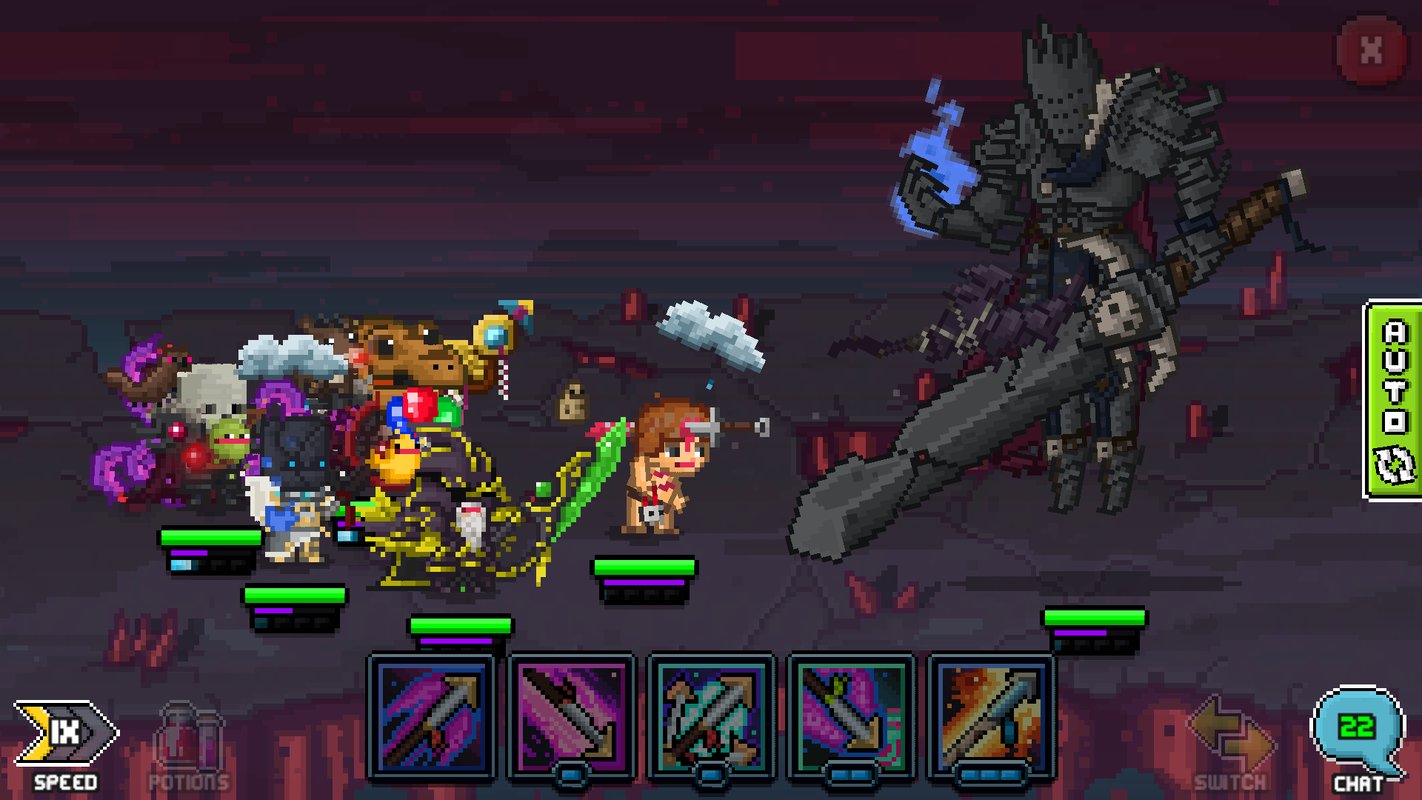Open the Chat bubble showing 22

(x=1357, y=734)
